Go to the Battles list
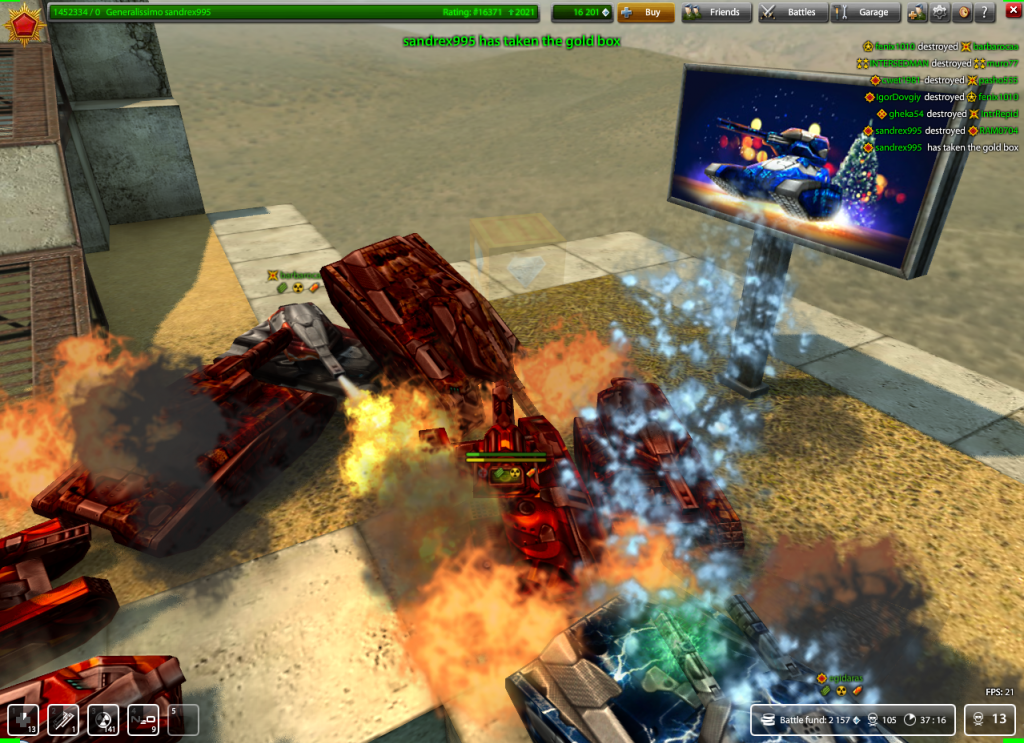The image size is (1024, 743). [x=789, y=13]
